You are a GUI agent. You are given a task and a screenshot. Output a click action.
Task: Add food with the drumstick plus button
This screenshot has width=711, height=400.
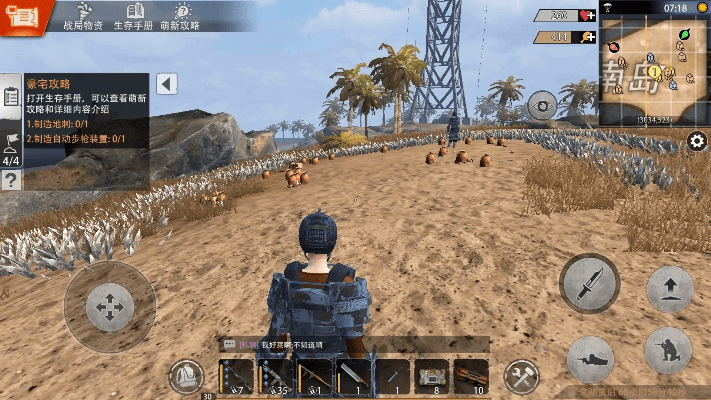pos(588,37)
